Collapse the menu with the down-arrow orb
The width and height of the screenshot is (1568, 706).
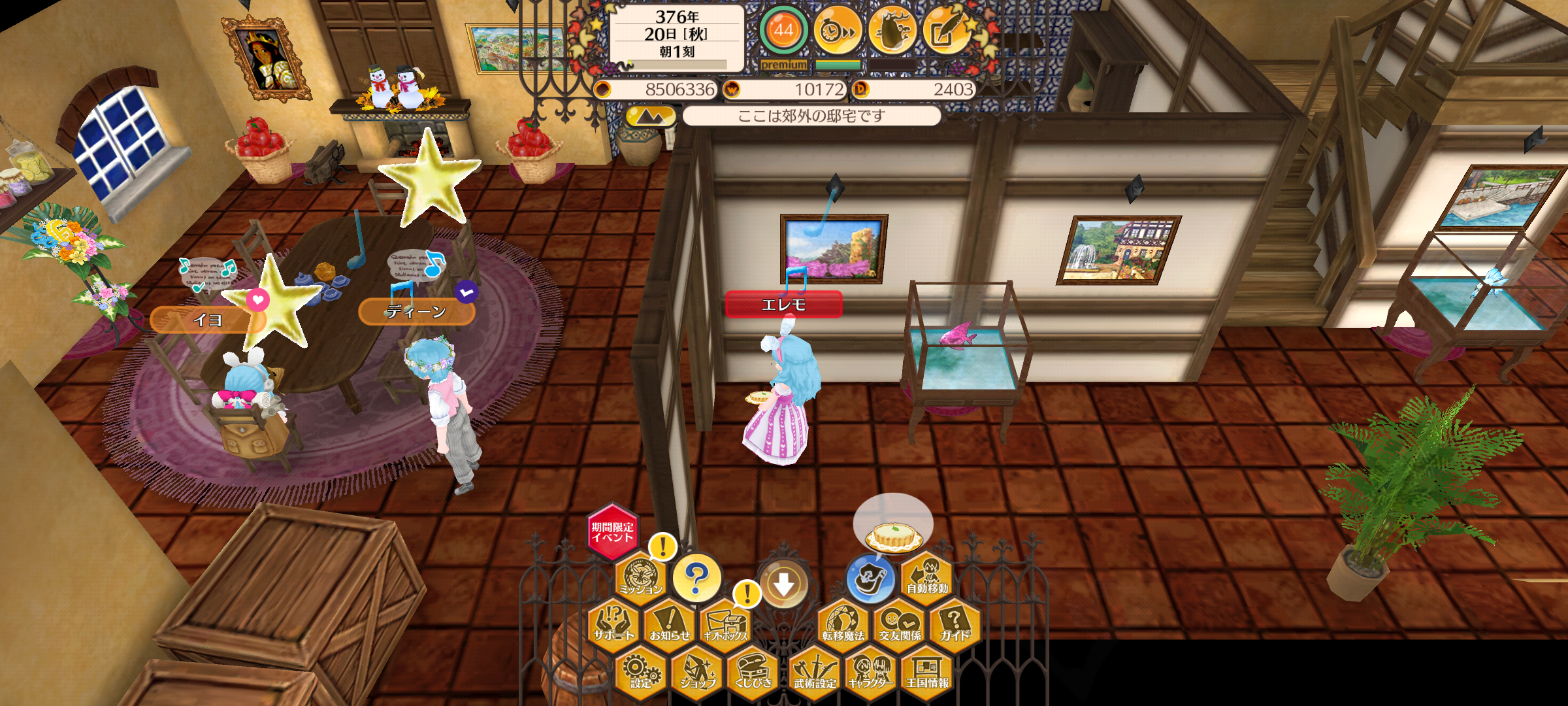tap(784, 584)
